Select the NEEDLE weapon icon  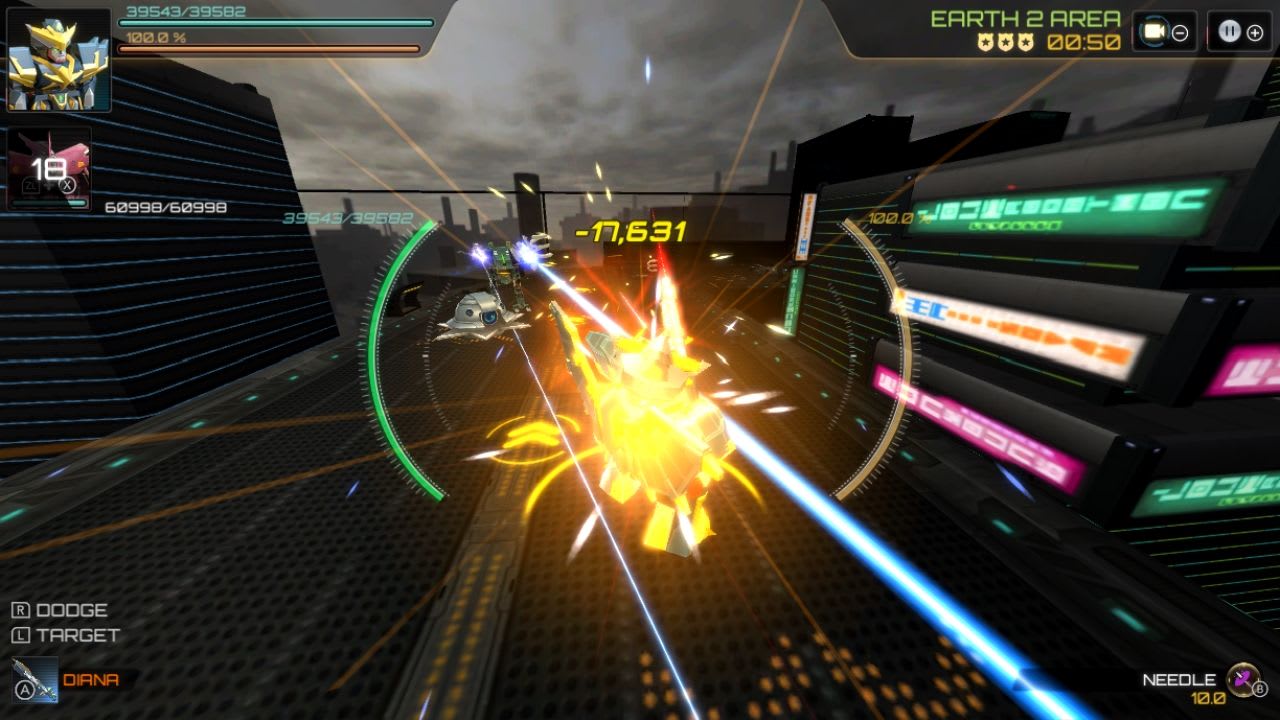click(x=1242, y=680)
